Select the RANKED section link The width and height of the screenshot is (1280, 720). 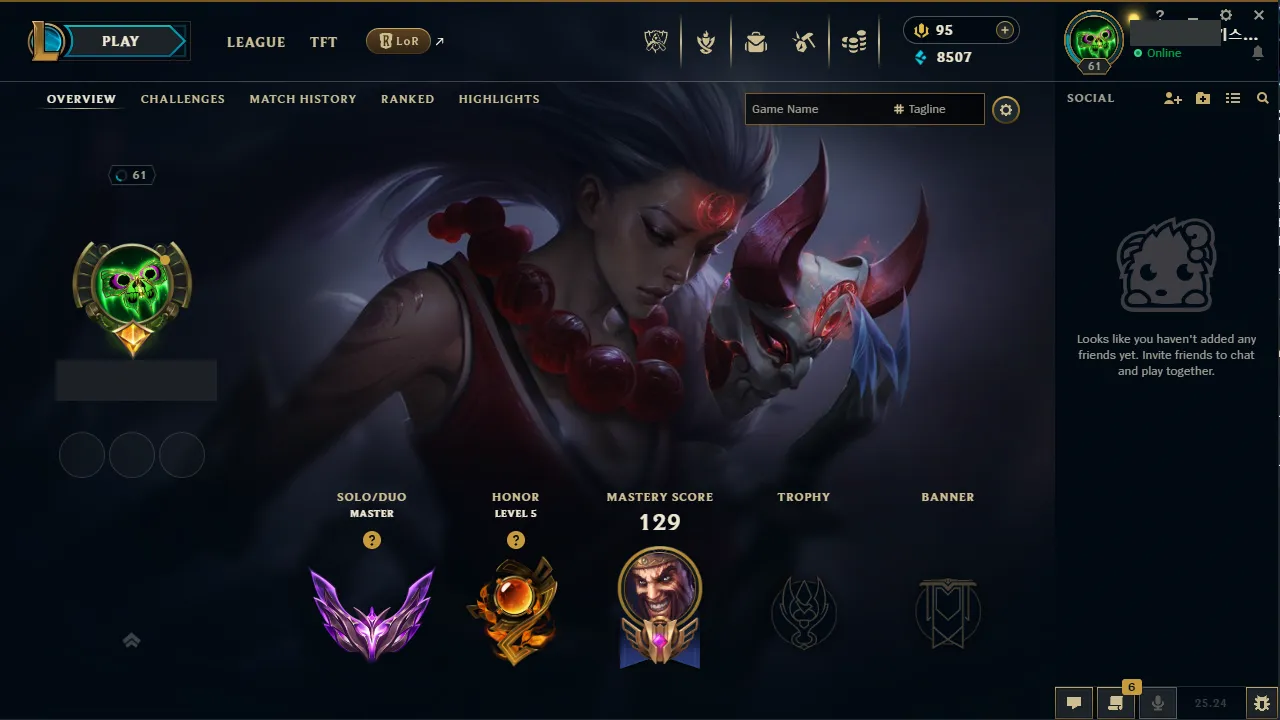(x=407, y=99)
